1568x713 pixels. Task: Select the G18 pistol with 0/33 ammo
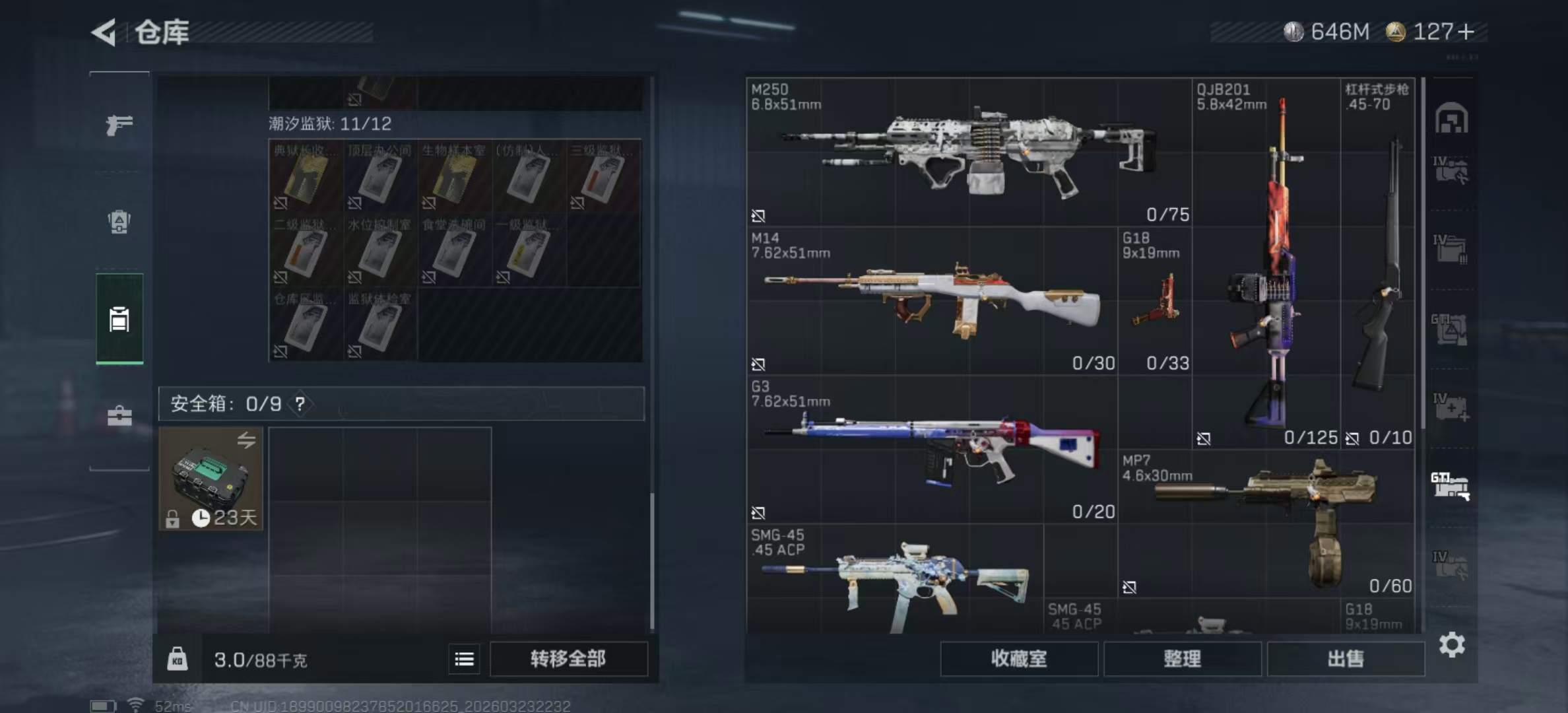pos(1155,302)
